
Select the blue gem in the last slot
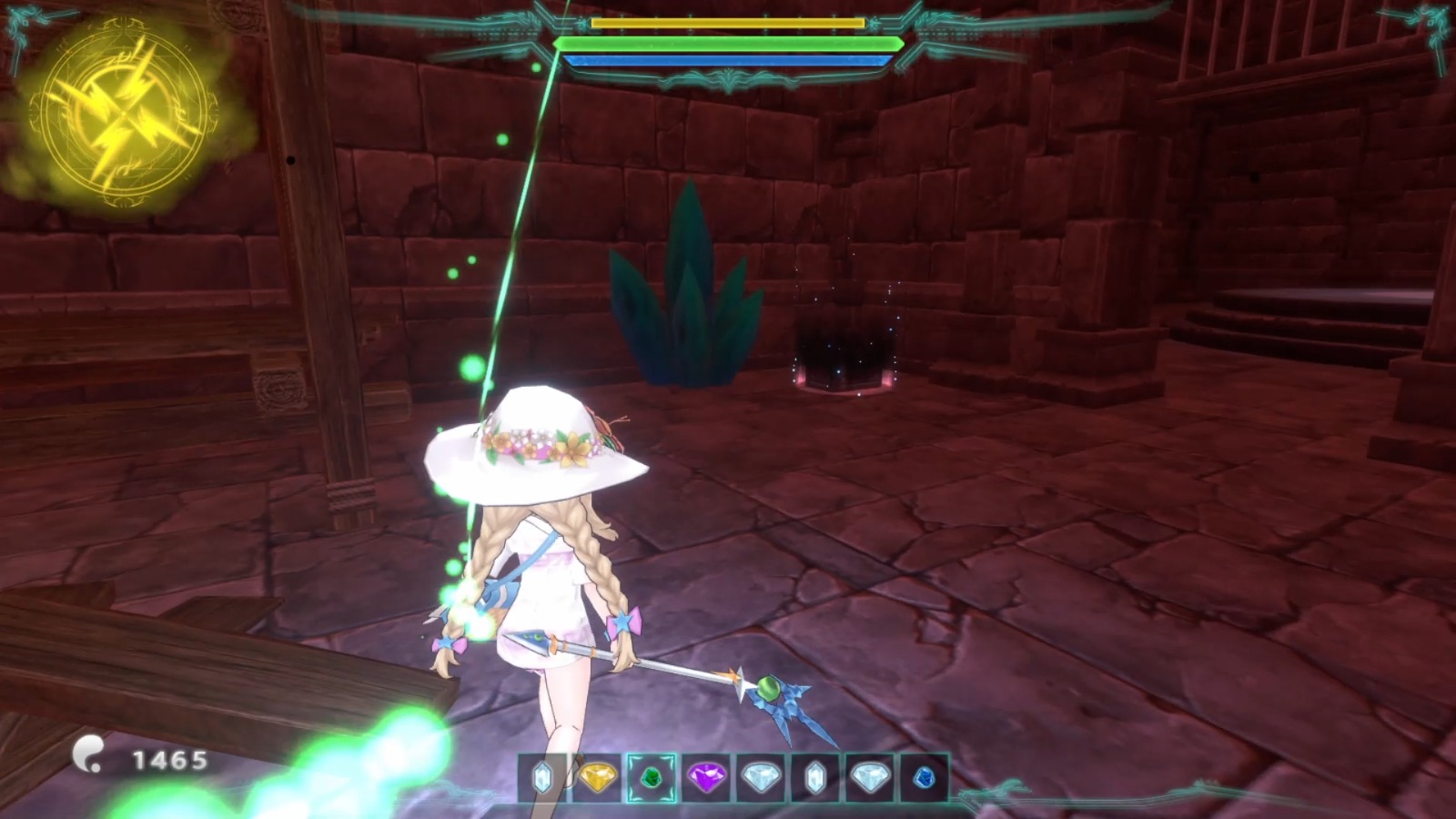click(x=924, y=778)
